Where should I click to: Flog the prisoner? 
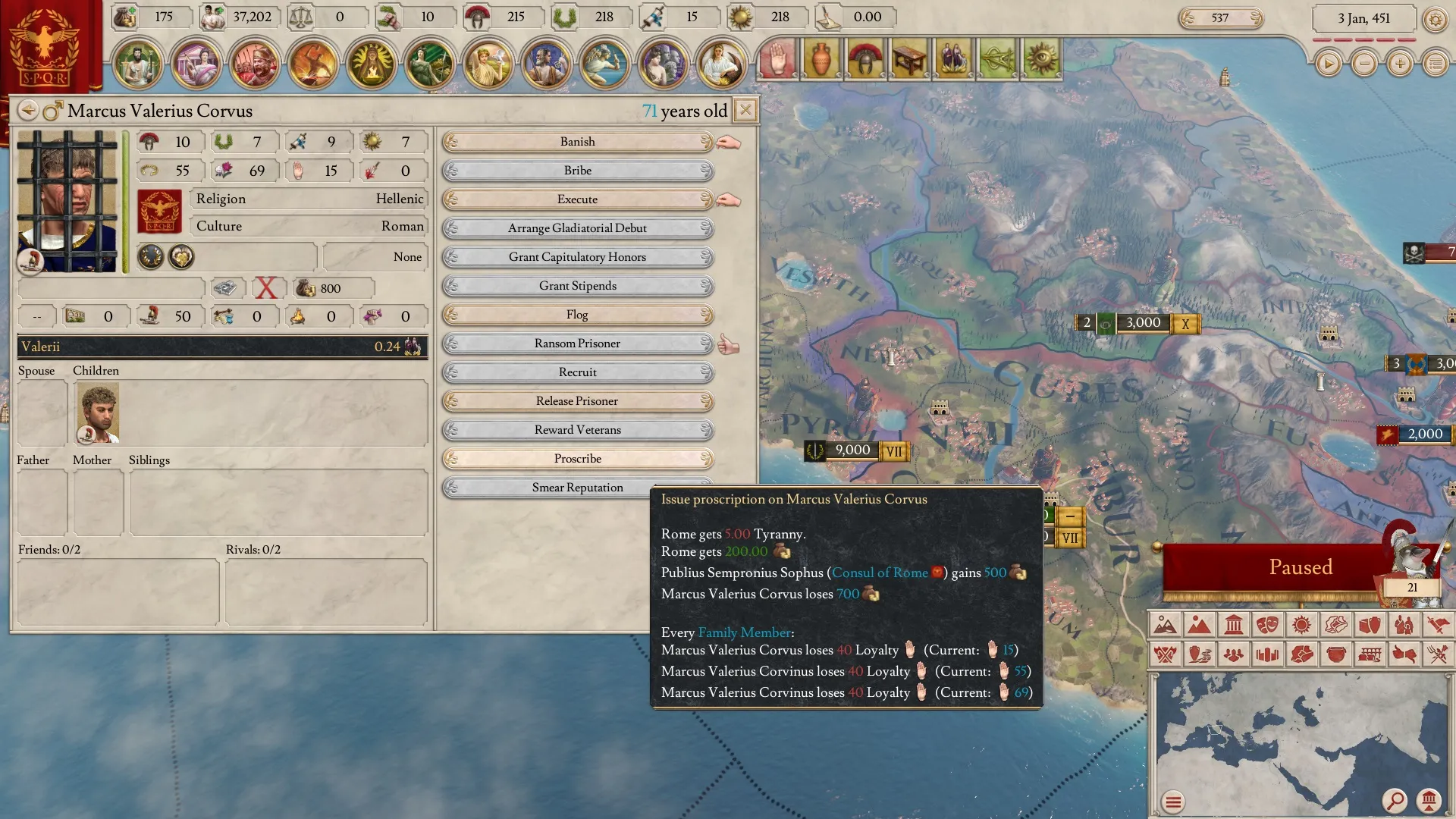pyautogui.click(x=577, y=315)
